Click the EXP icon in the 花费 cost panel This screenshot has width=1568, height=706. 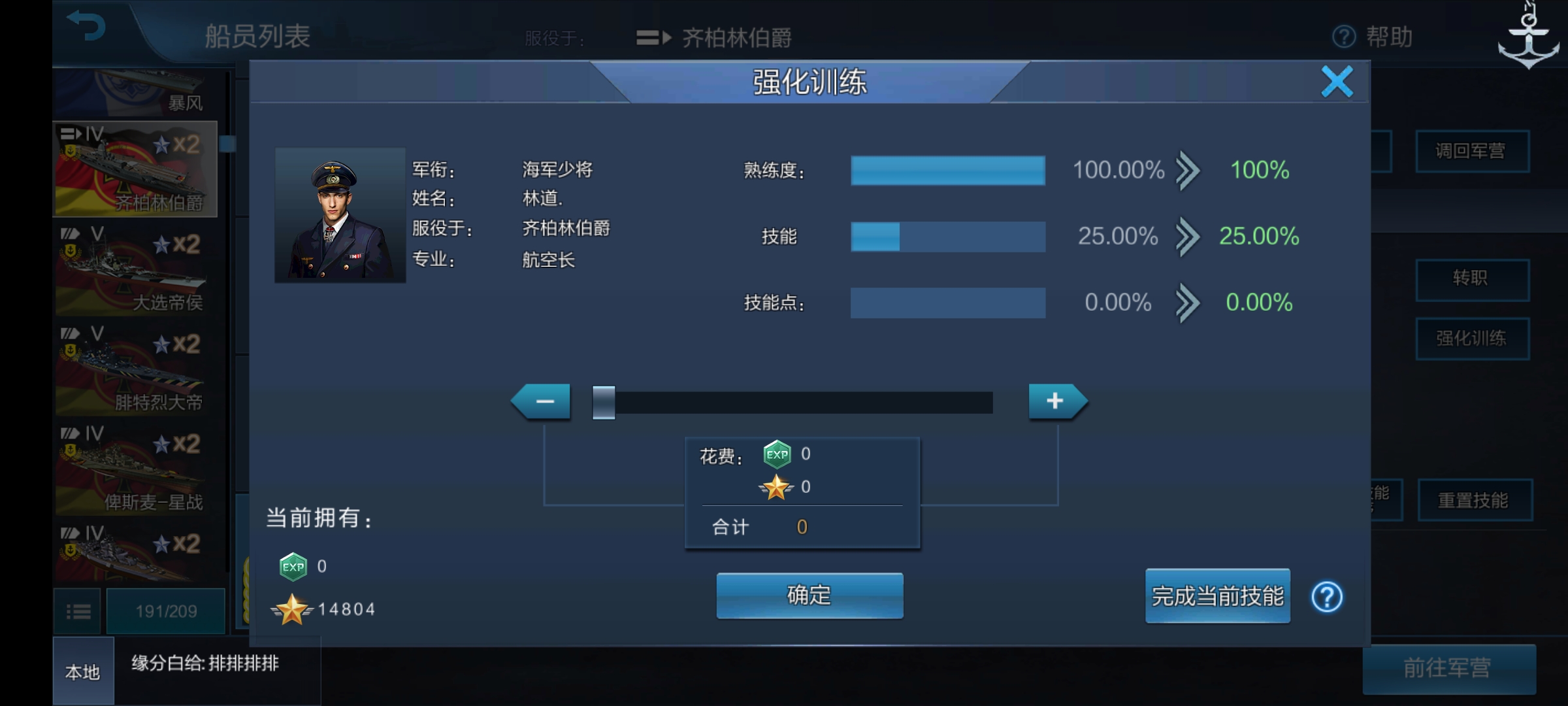pyautogui.click(x=777, y=454)
